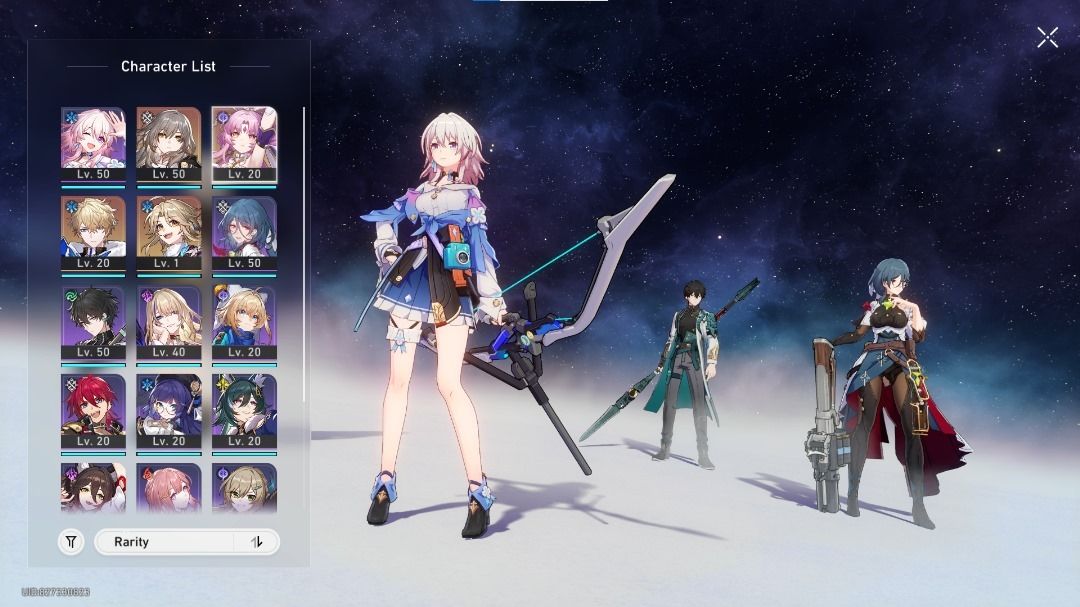
Task: Pick the blonde Gepard portrait at Lv. 20
Action: tap(93, 233)
